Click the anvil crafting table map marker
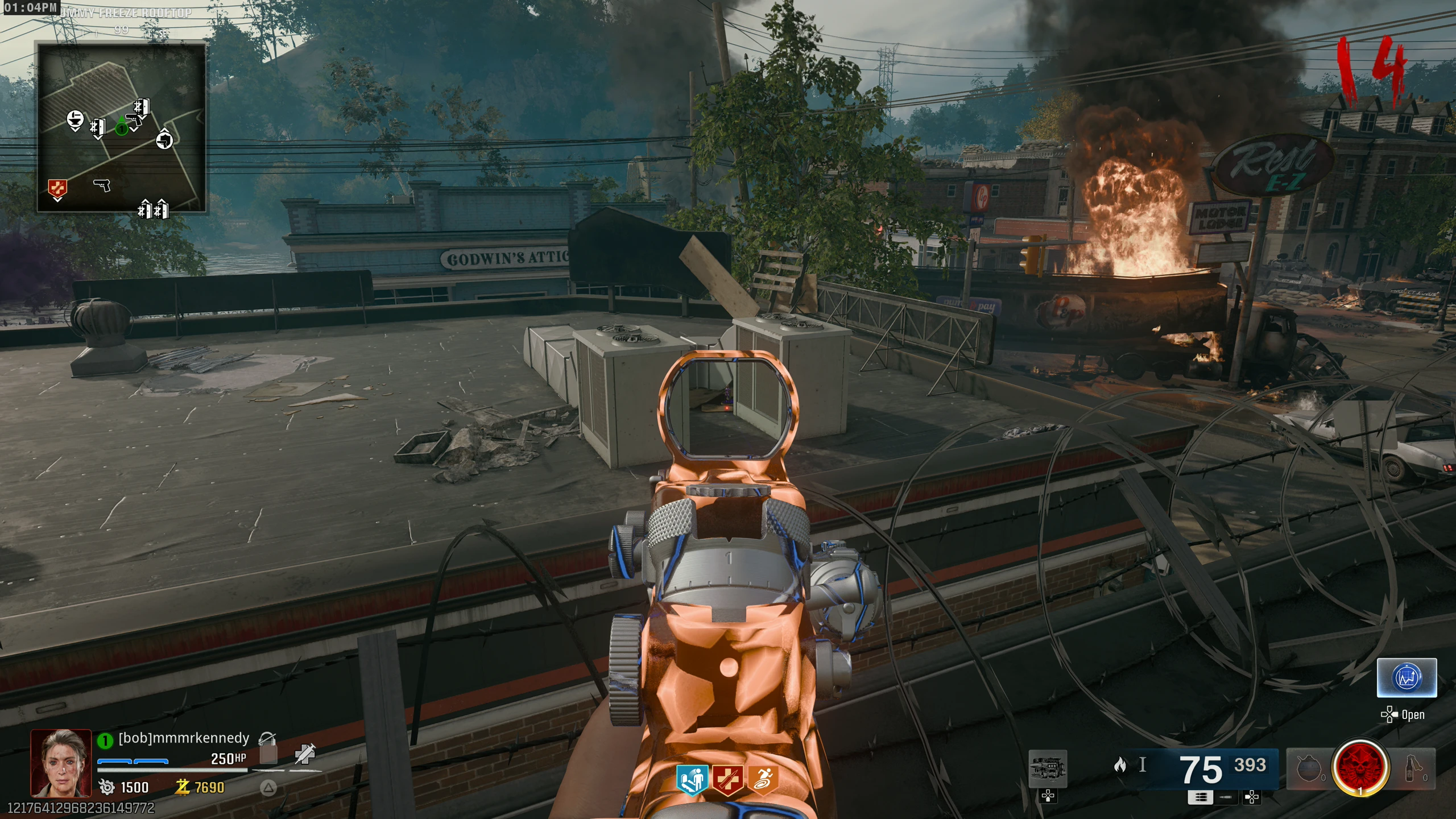The width and height of the screenshot is (1456, 819). pyautogui.click(x=75, y=119)
